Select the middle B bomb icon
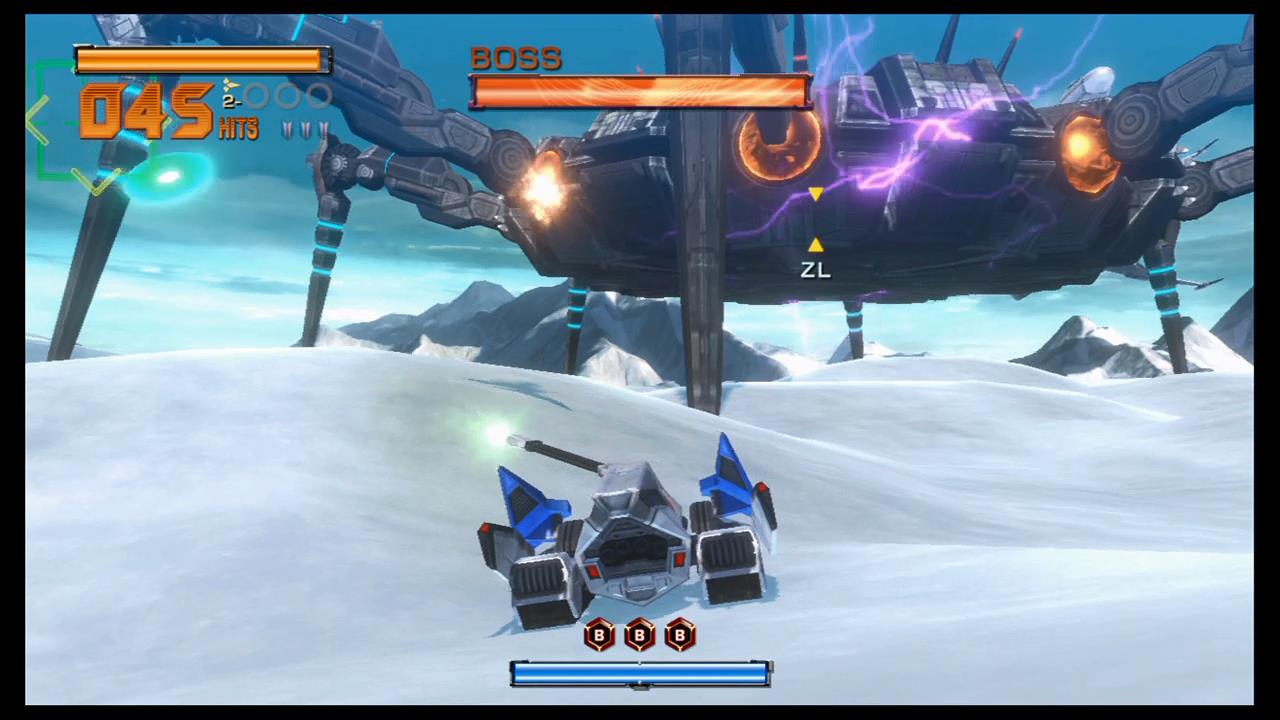Image resolution: width=1280 pixels, height=720 pixels. 638,636
